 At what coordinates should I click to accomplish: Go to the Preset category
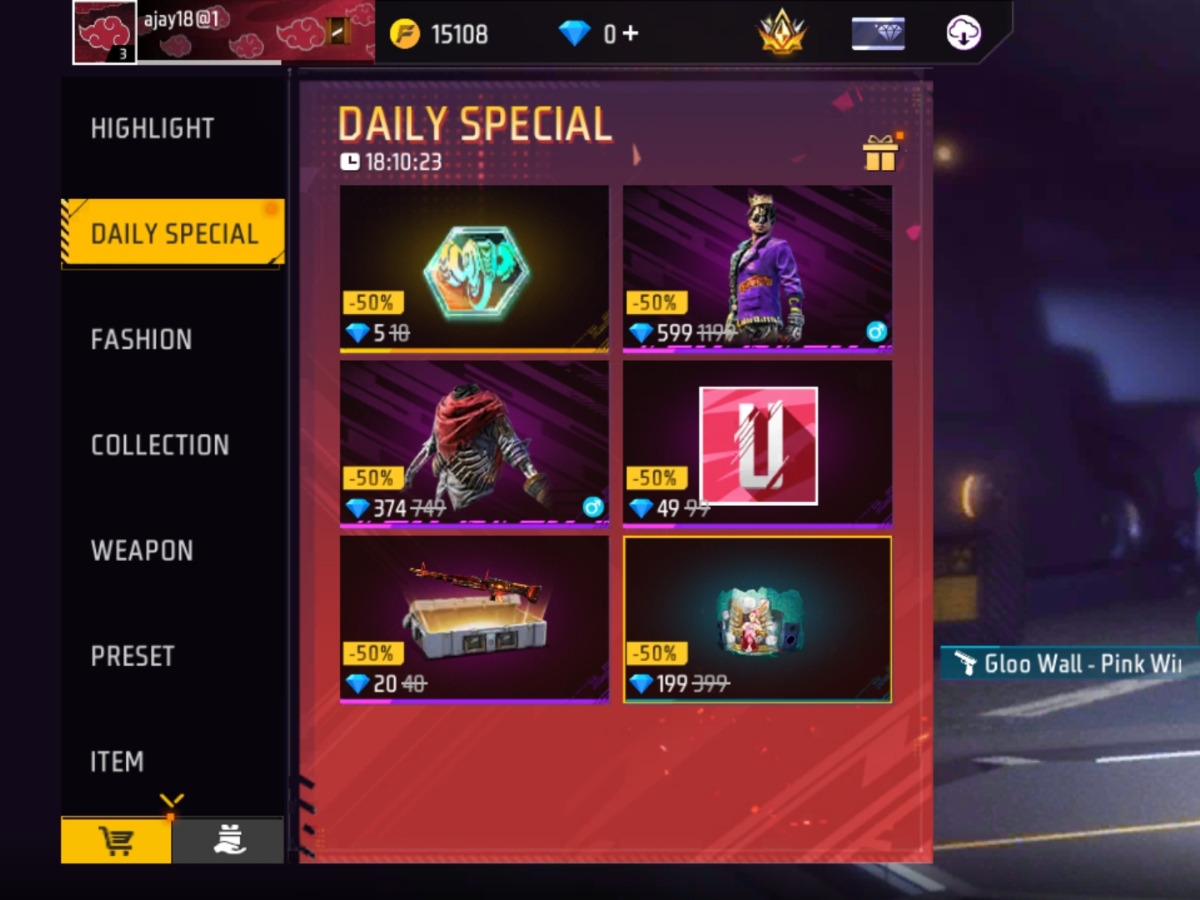pos(132,656)
